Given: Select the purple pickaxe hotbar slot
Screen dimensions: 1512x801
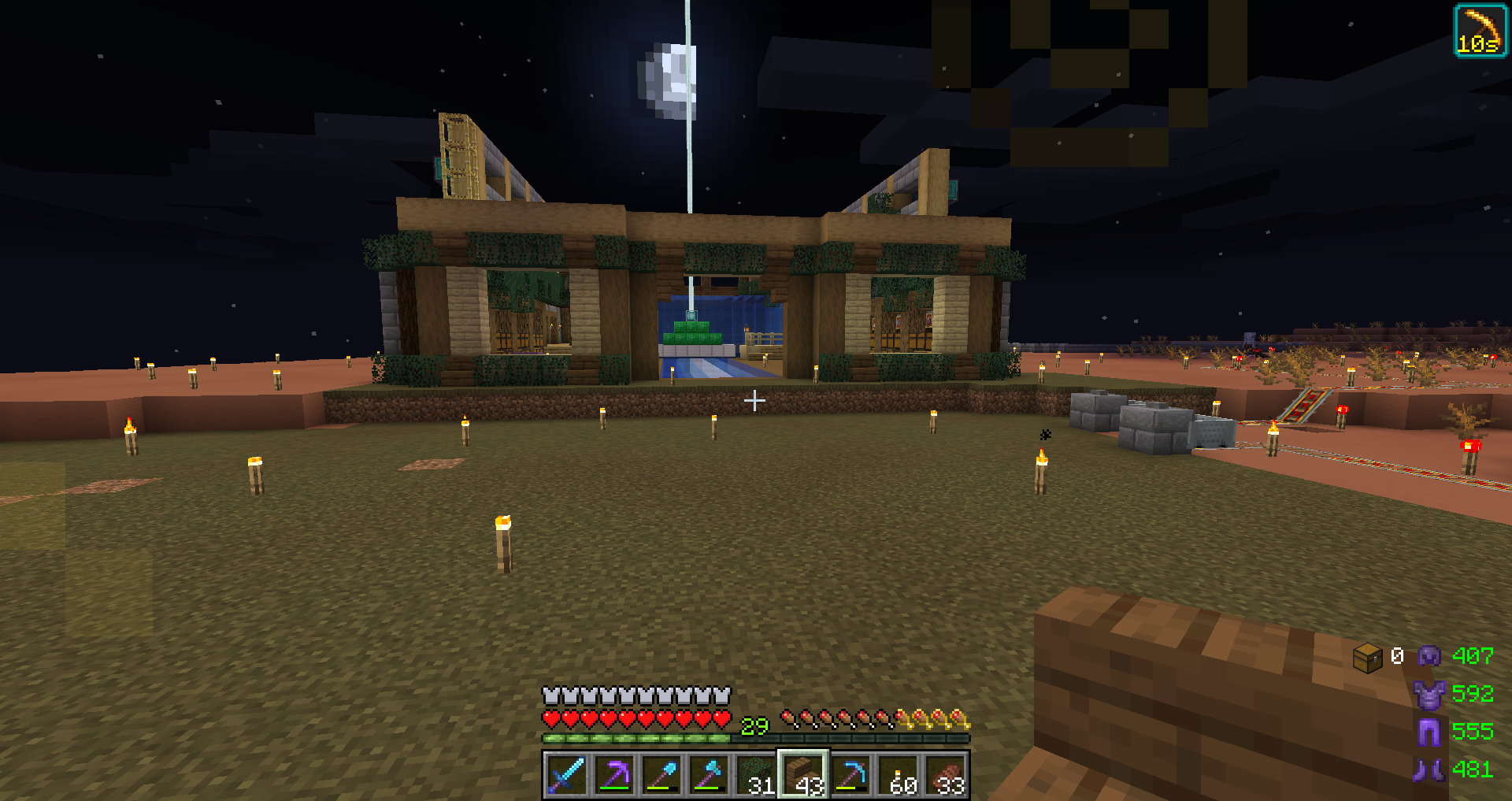Looking at the screenshot, I should tap(613, 774).
